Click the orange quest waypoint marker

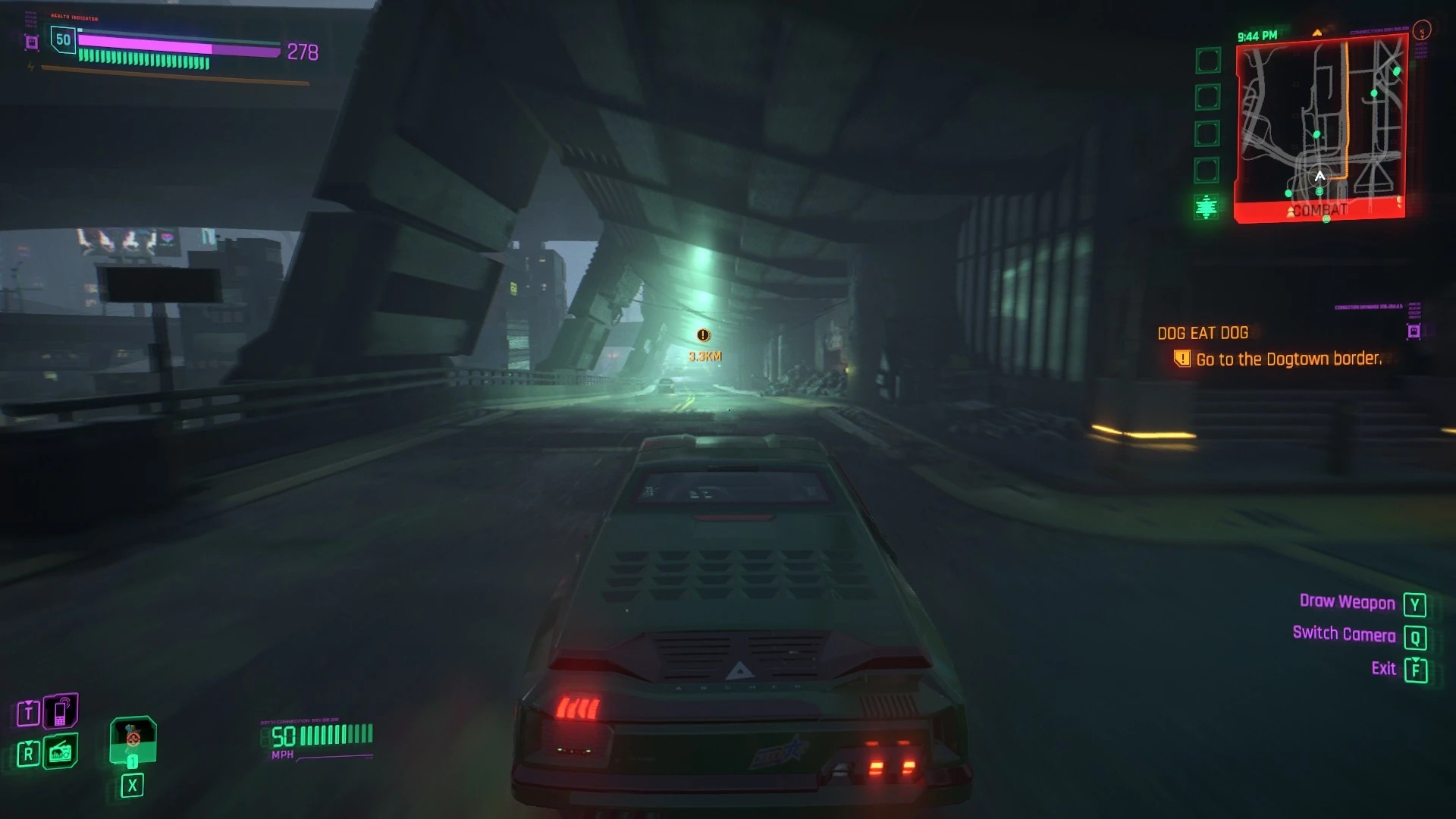tap(703, 335)
